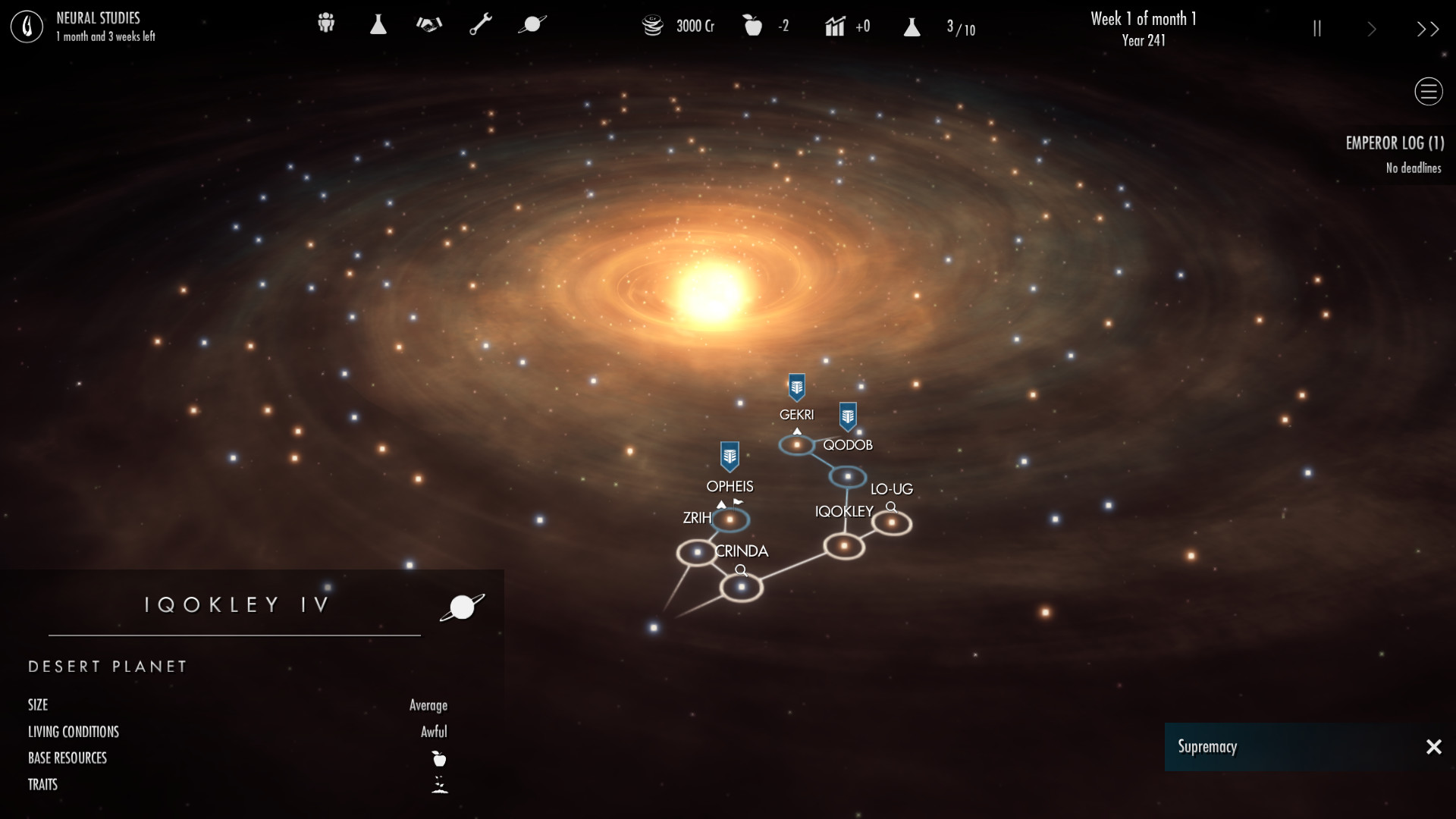Open the ringed planet overview panel

tap(532, 24)
